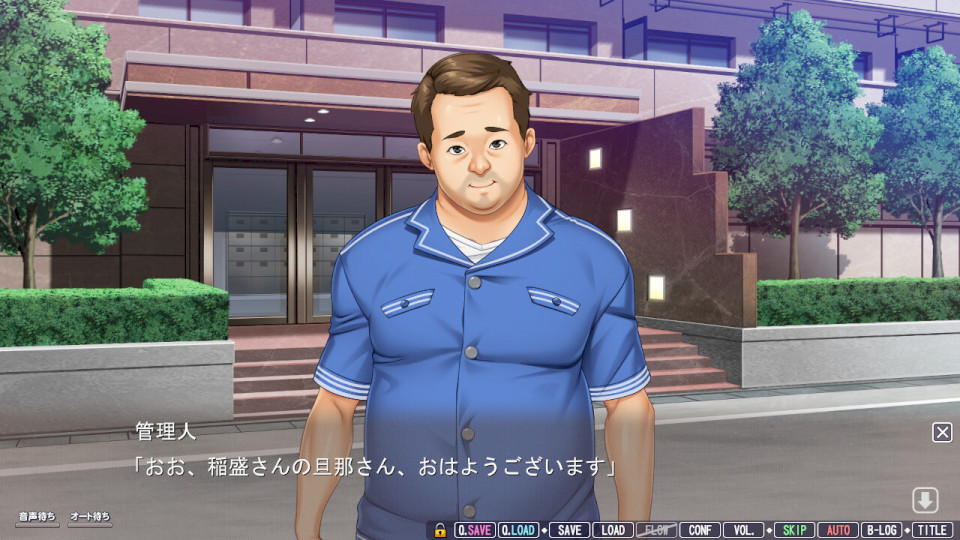960x540 pixels.
Task: Activate SKIP to fast-forward text
Action: pos(794,530)
